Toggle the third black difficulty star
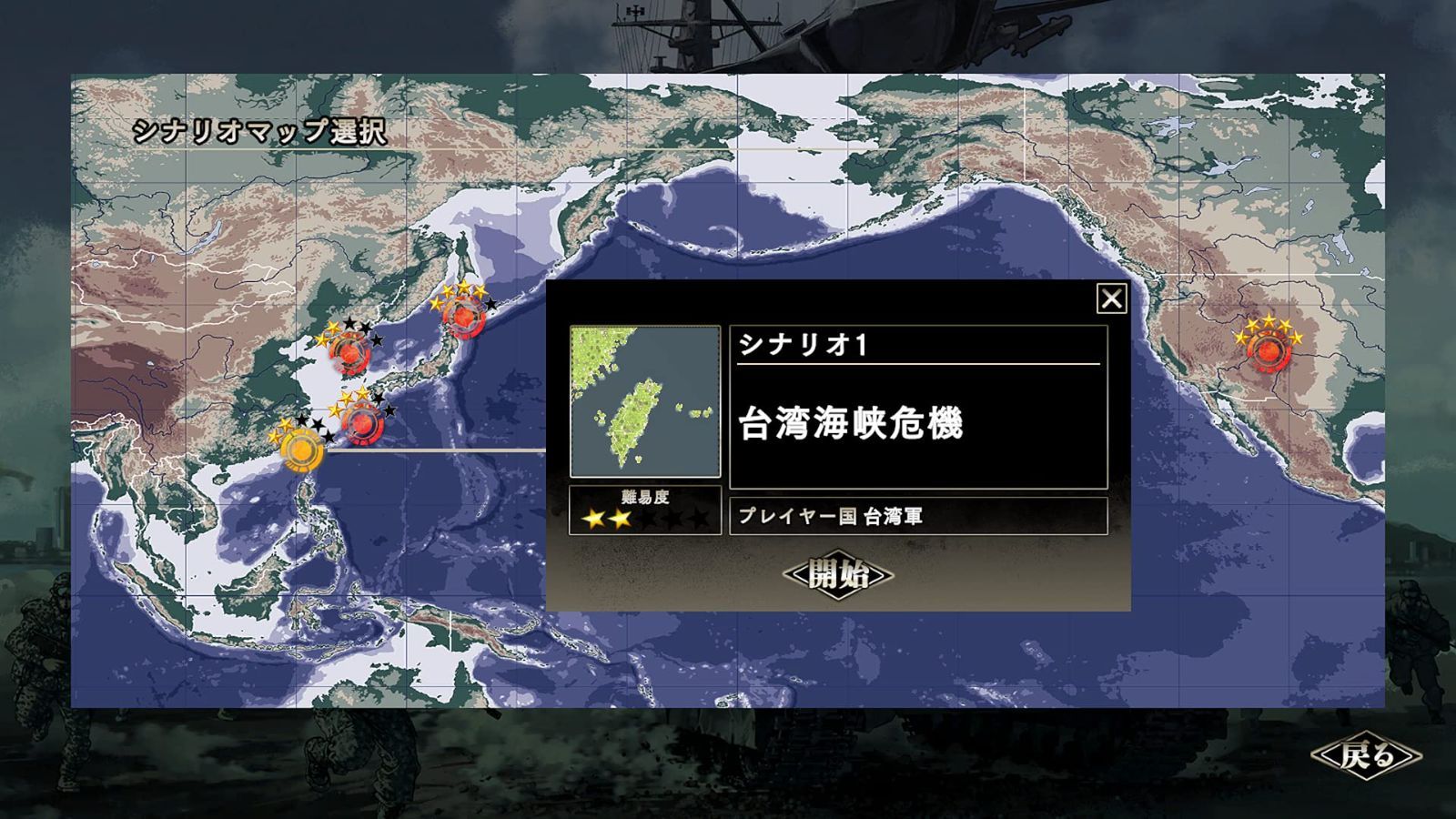Viewport: 1456px width, 819px height. 649,517
